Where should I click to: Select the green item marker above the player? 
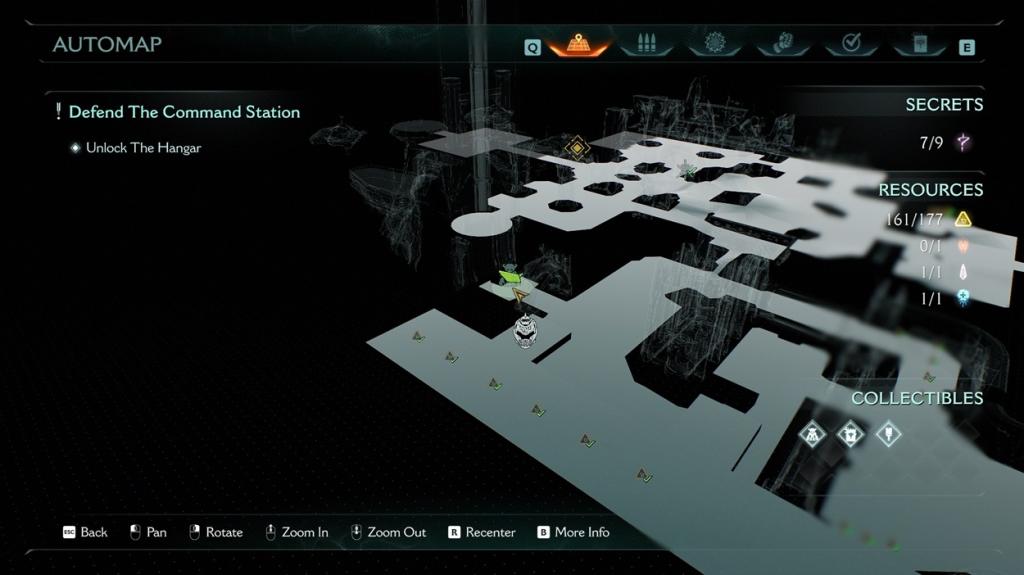tap(510, 273)
